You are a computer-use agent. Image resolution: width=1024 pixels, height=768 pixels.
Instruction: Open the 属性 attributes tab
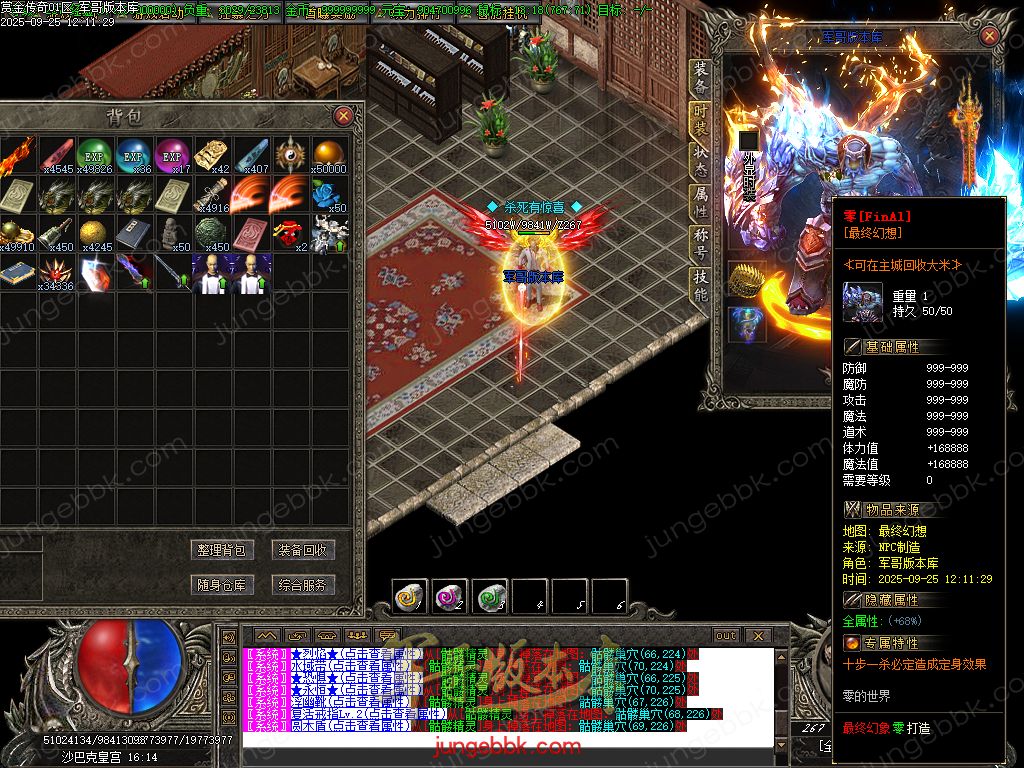point(701,204)
